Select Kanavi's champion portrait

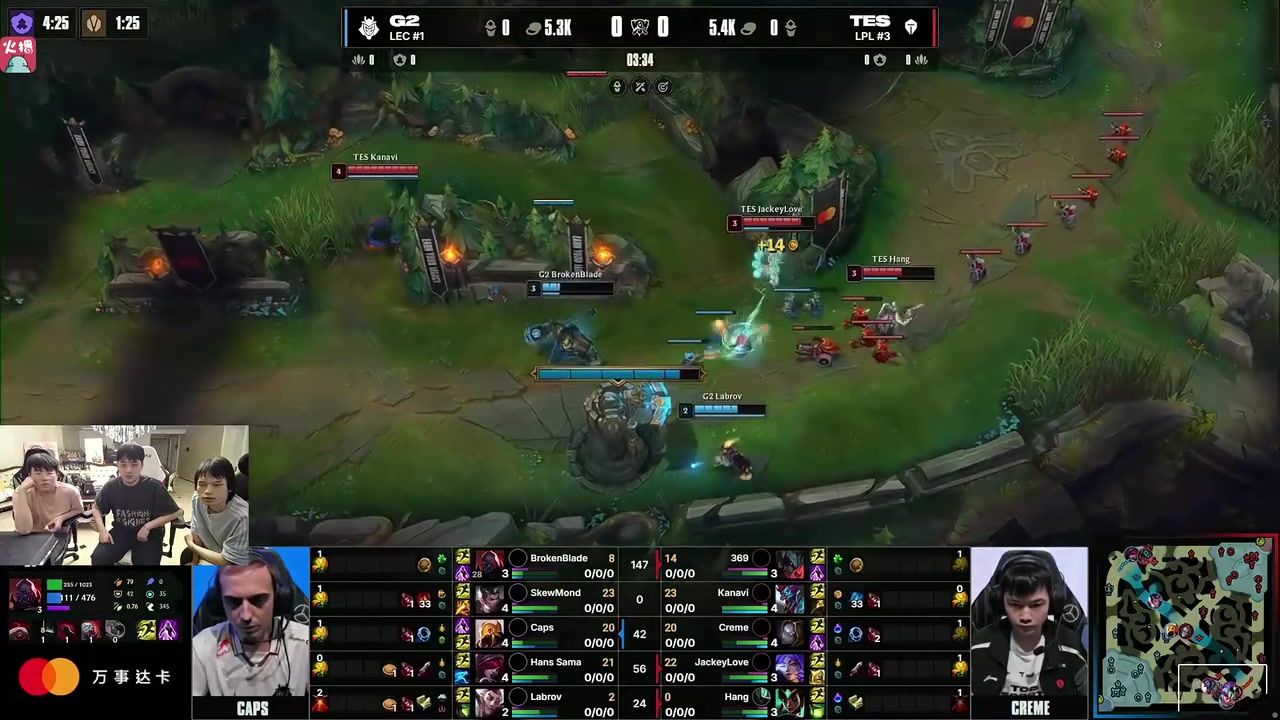click(x=789, y=598)
